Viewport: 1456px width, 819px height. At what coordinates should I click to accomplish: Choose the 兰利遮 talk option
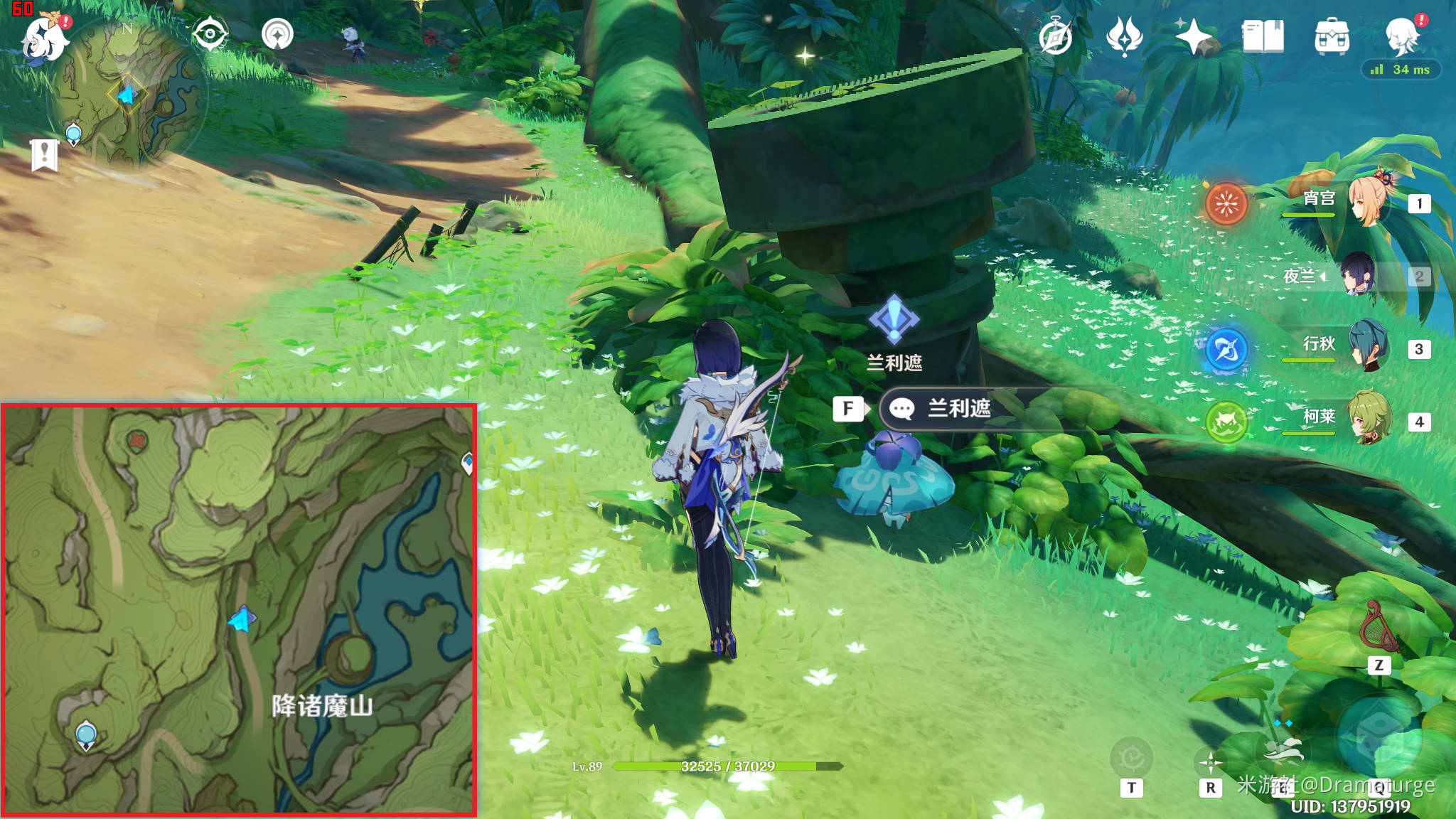pos(958,408)
